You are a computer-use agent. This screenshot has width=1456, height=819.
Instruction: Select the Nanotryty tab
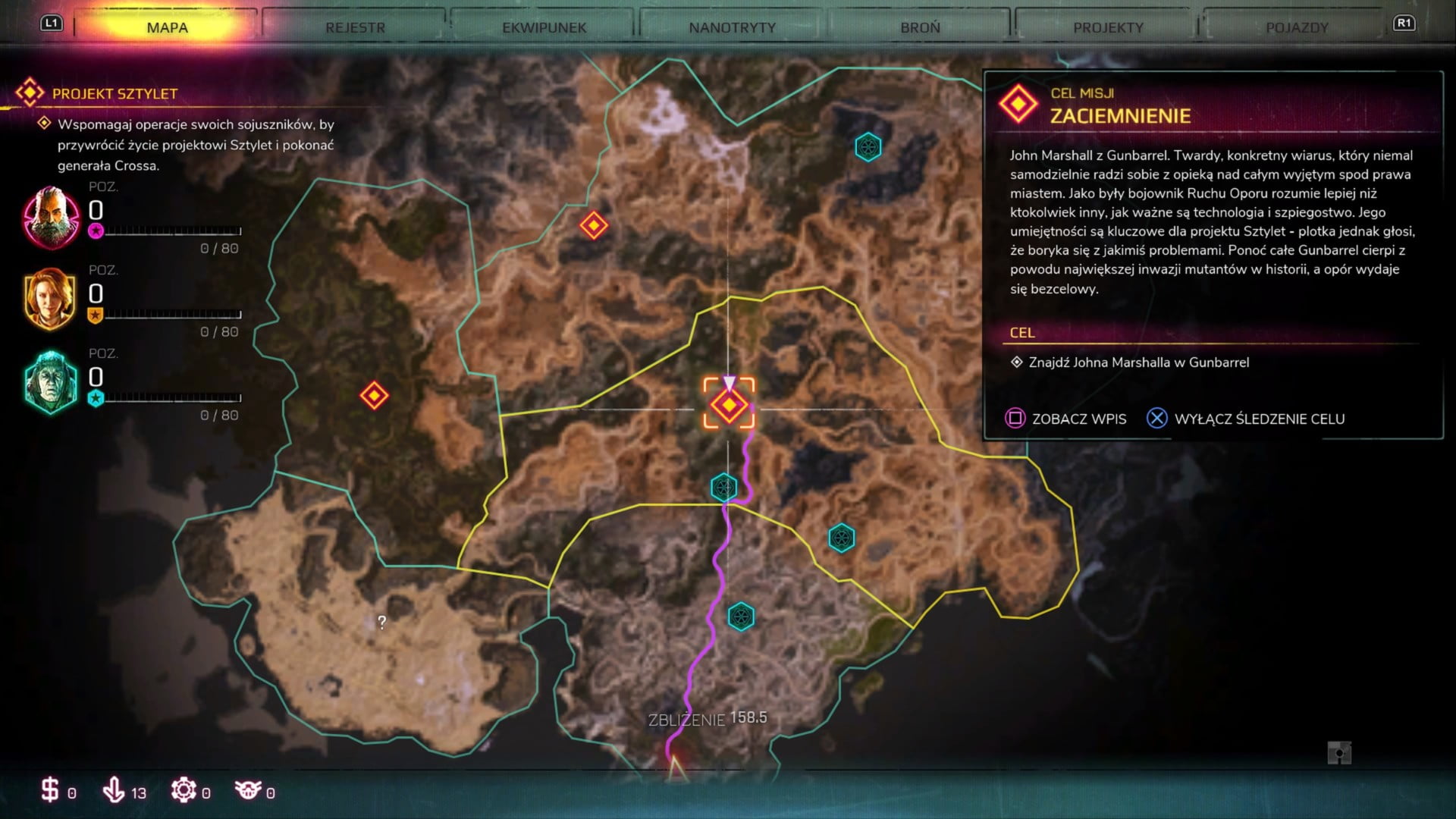(732, 28)
